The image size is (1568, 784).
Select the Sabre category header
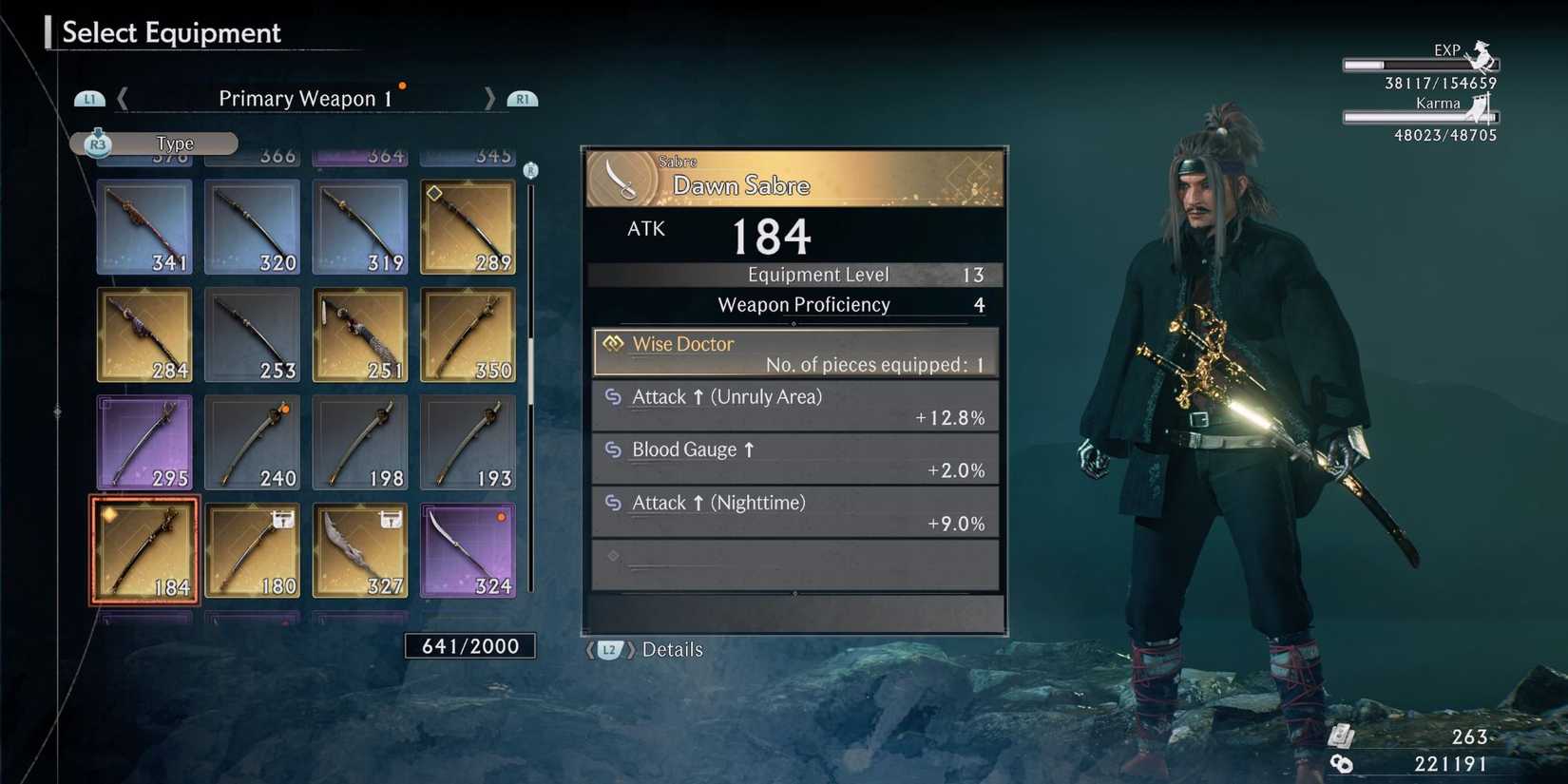[677, 162]
